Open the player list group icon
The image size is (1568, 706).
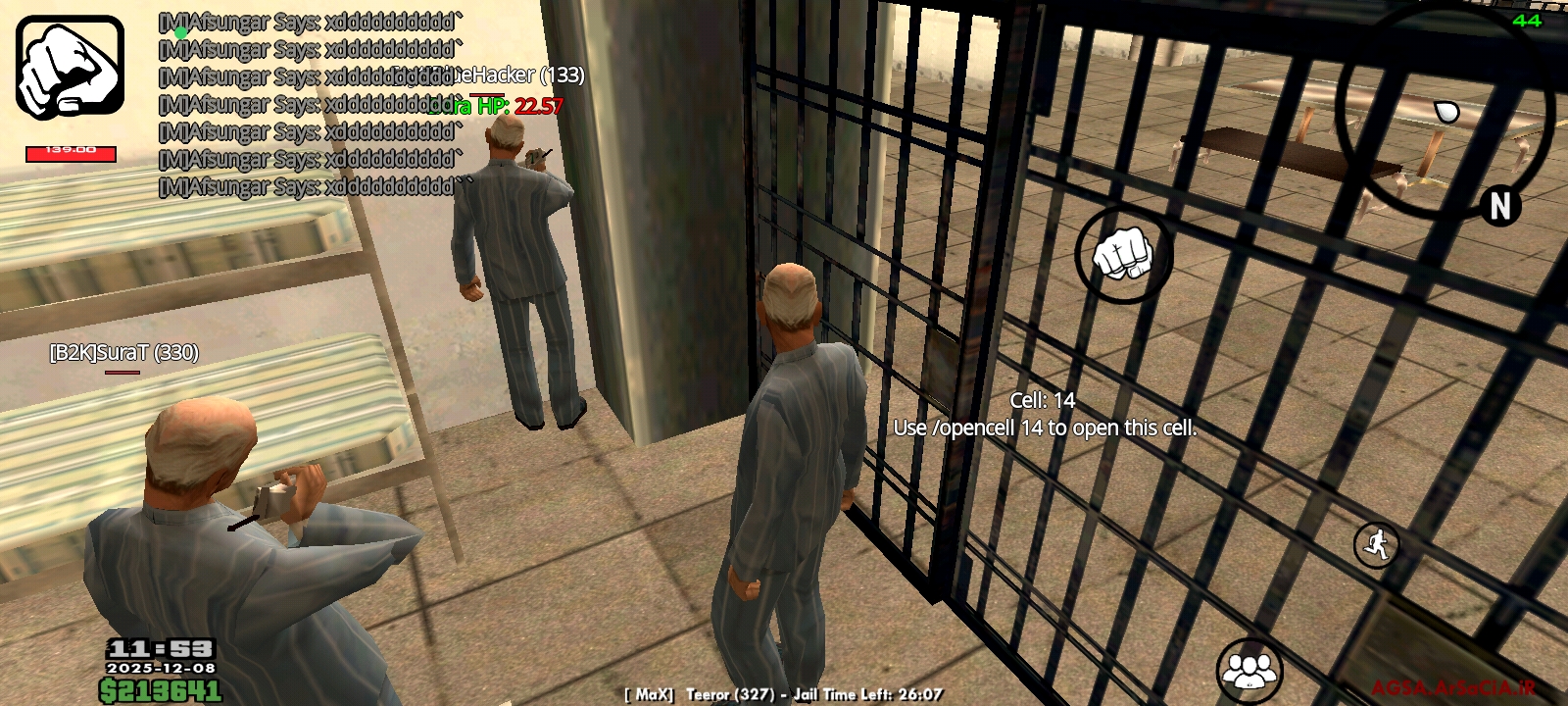tap(1249, 671)
